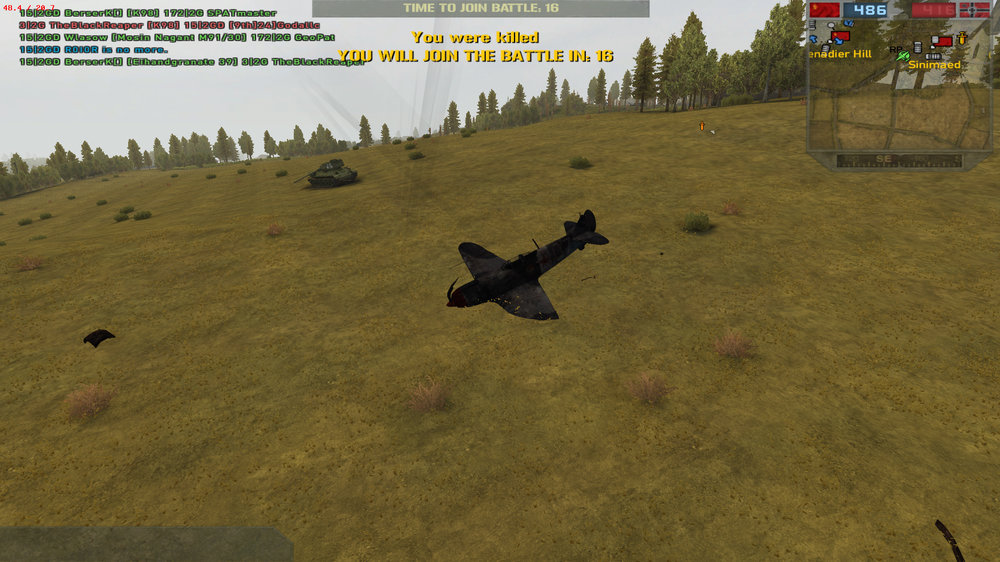
Task: Click the German team flag icon
Action: tap(974, 10)
